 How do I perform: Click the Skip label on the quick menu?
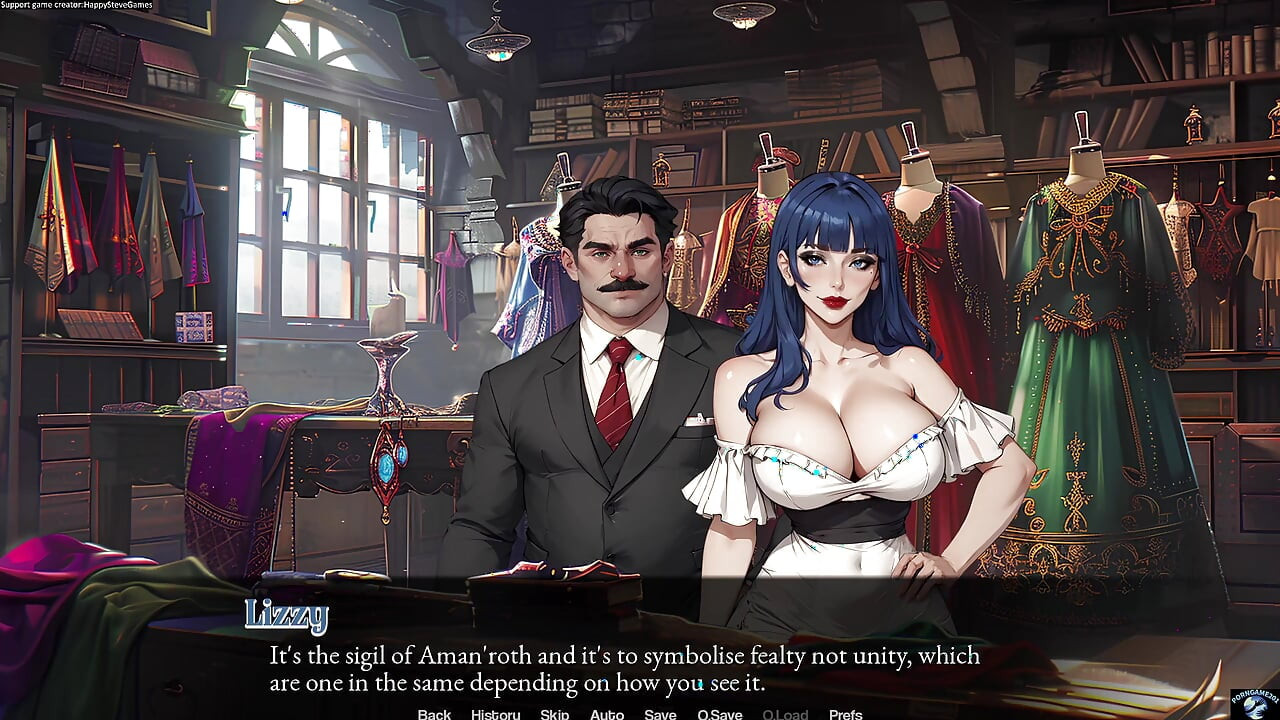[554, 714]
